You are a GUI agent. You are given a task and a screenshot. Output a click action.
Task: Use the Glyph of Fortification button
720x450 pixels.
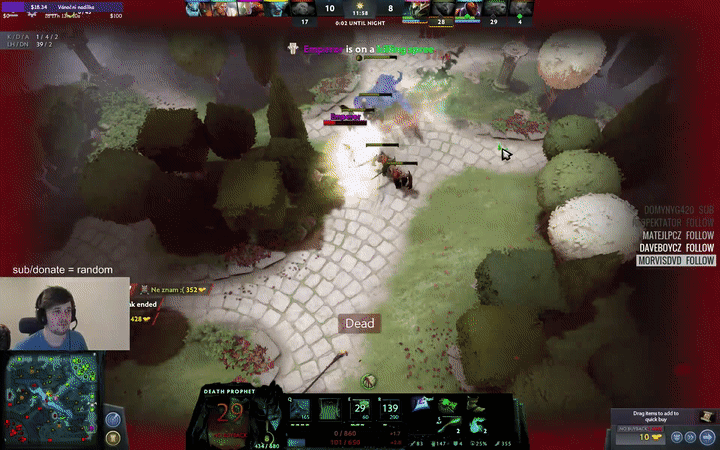click(113, 437)
